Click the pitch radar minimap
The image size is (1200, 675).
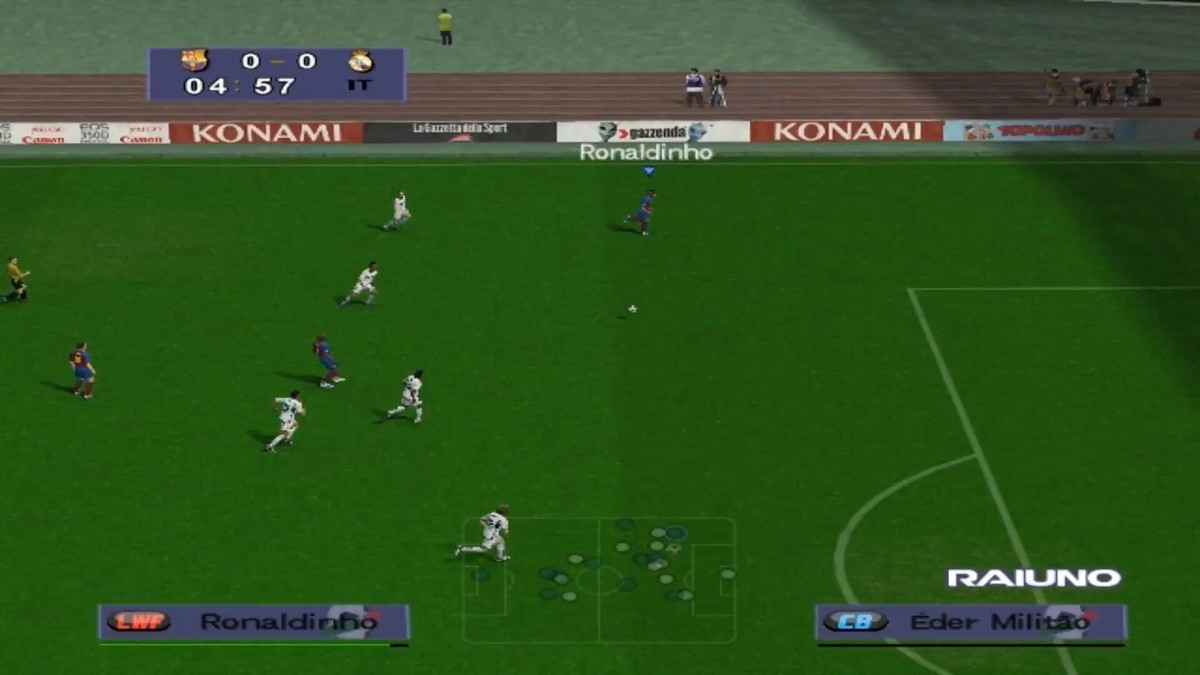[599, 580]
